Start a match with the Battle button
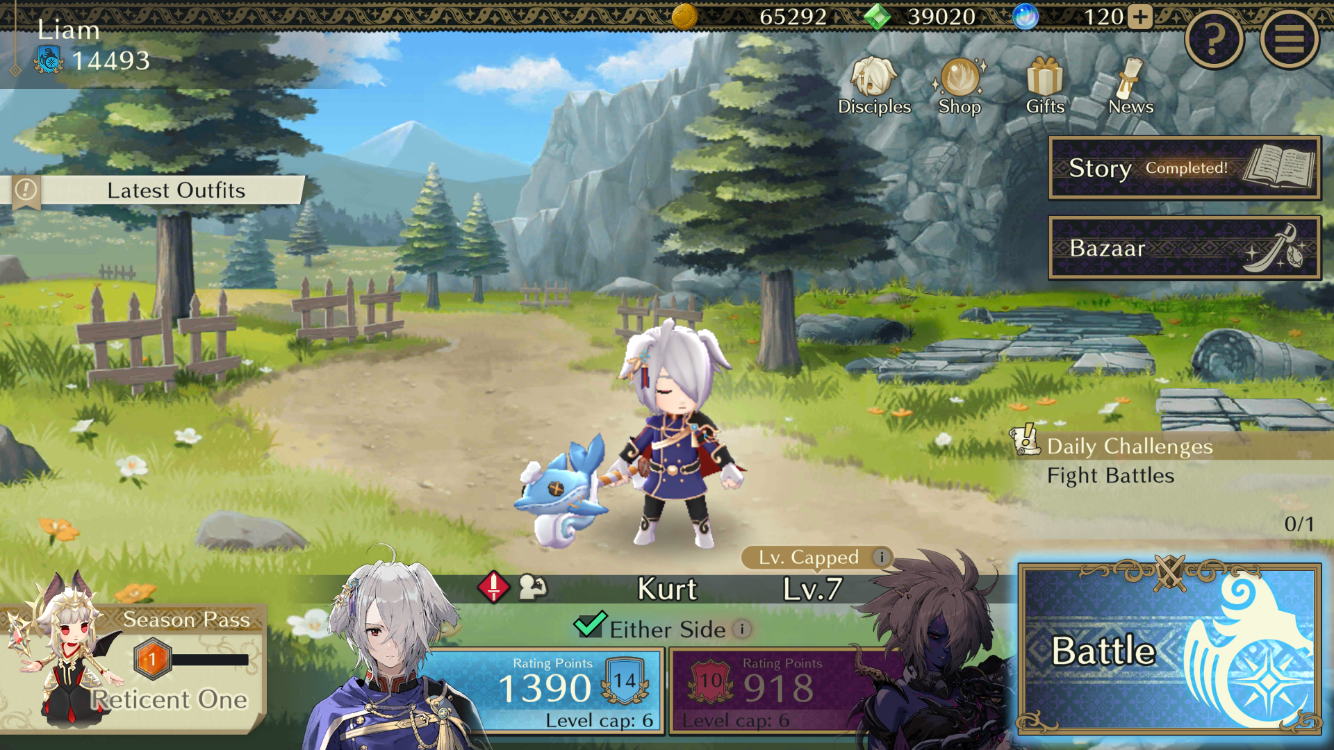Viewport: 1334px width, 750px height. point(1168,650)
